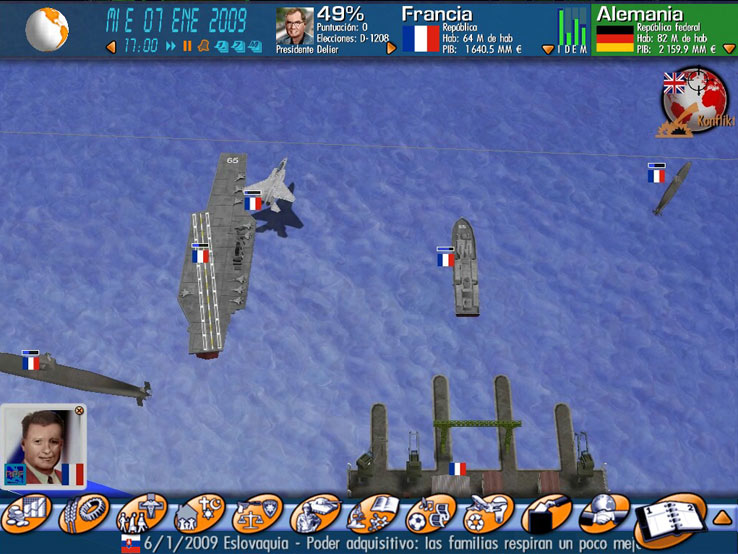Viewport: 738px width, 554px height.
Task: Select the Alemania flag in the top bar
Action: pos(614,39)
